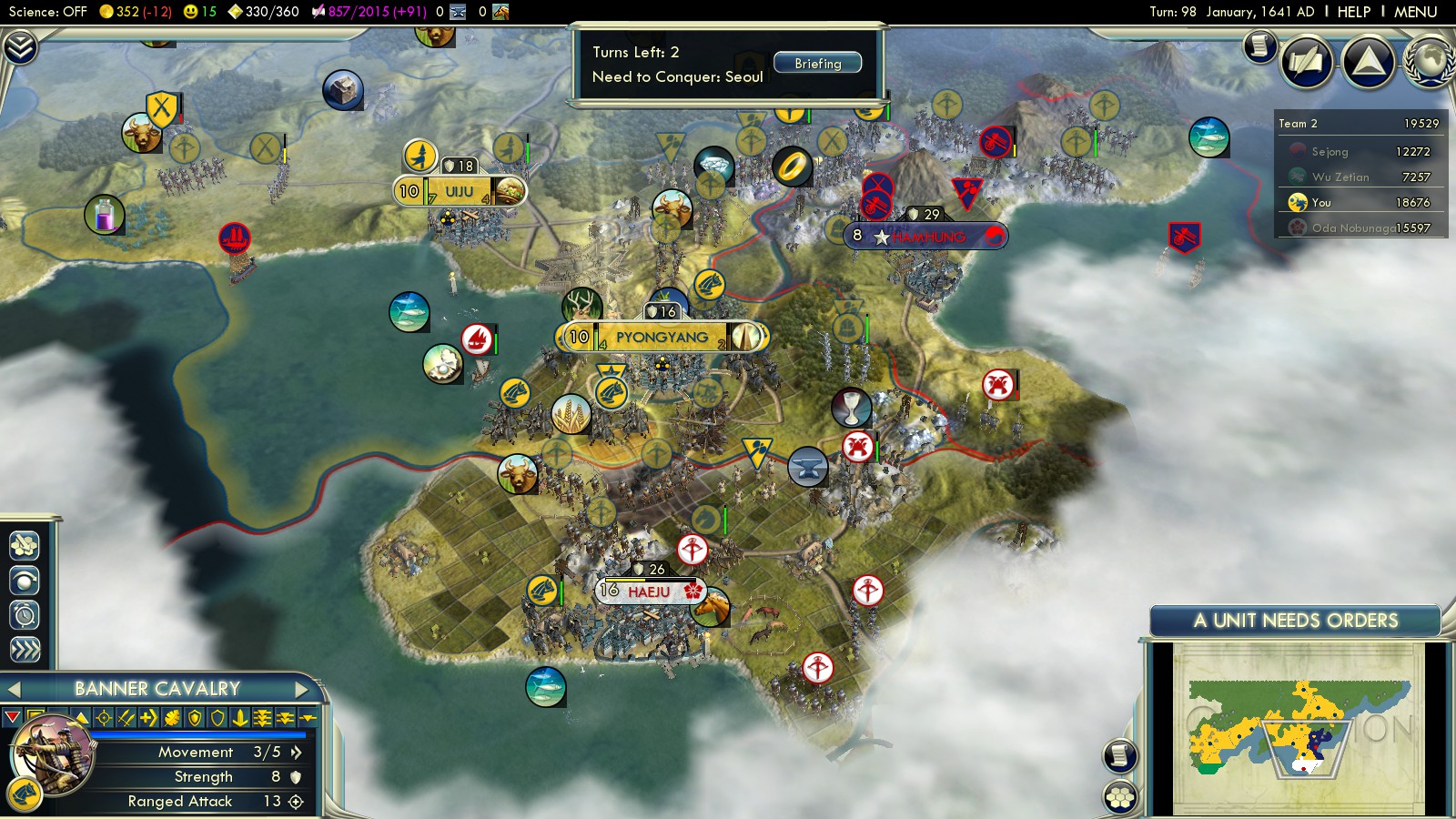Expand the top-left chevron dropdown panel
1456x819 pixels.
click(x=20, y=47)
